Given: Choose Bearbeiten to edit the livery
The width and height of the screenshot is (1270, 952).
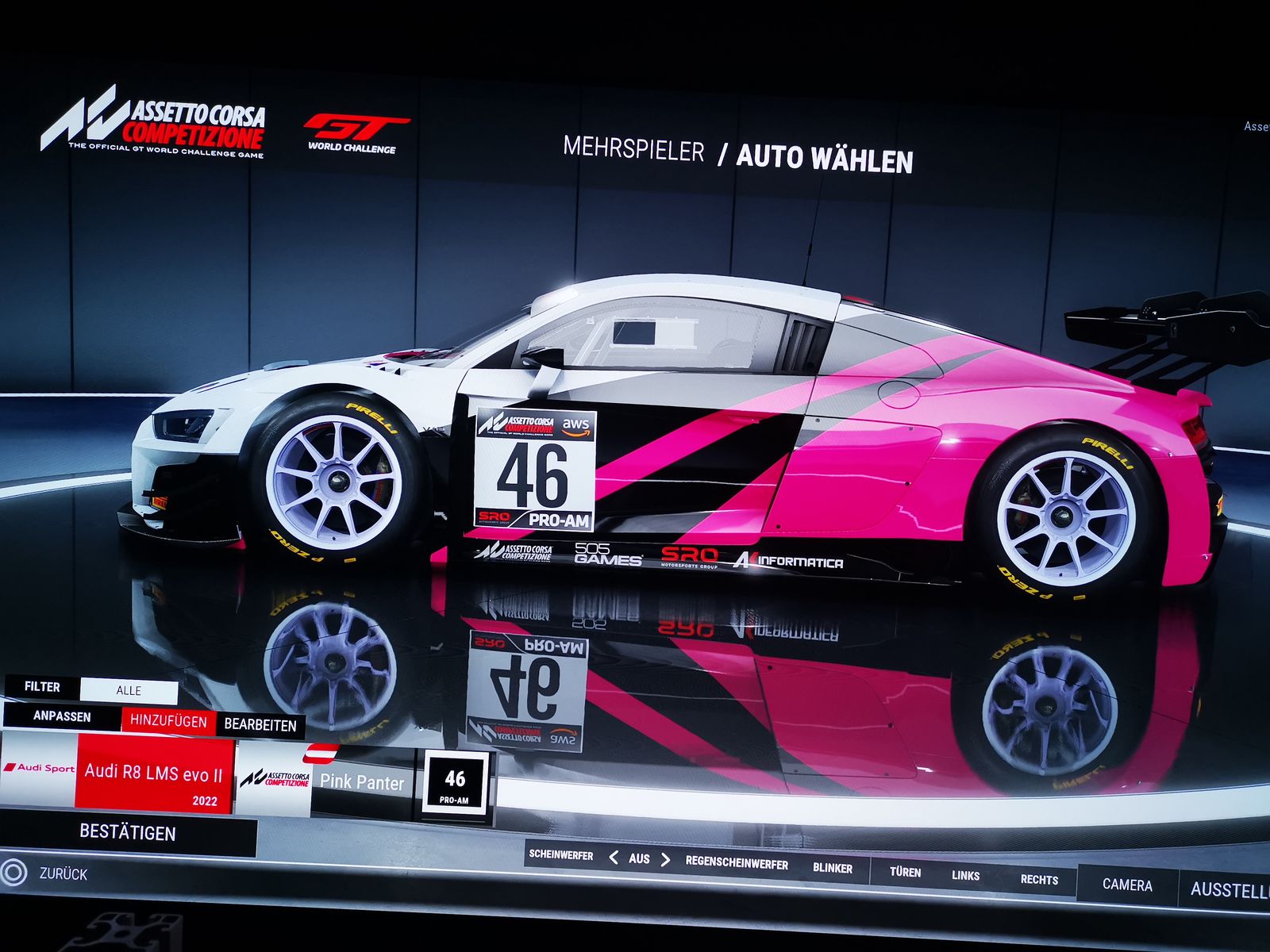Looking at the screenshot, I should 260,724.
